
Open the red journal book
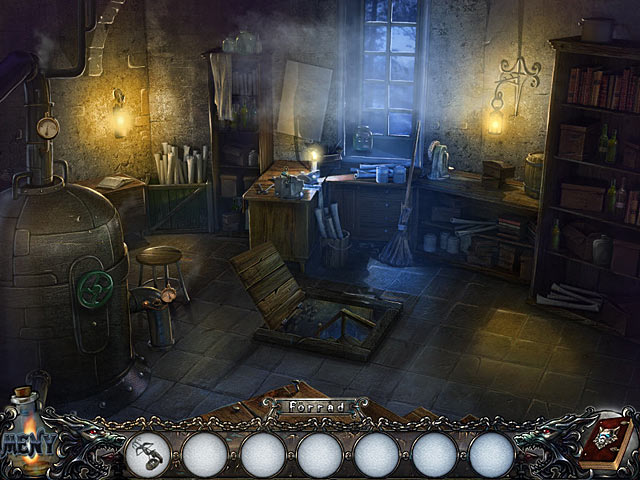click(x=607, y=439)
